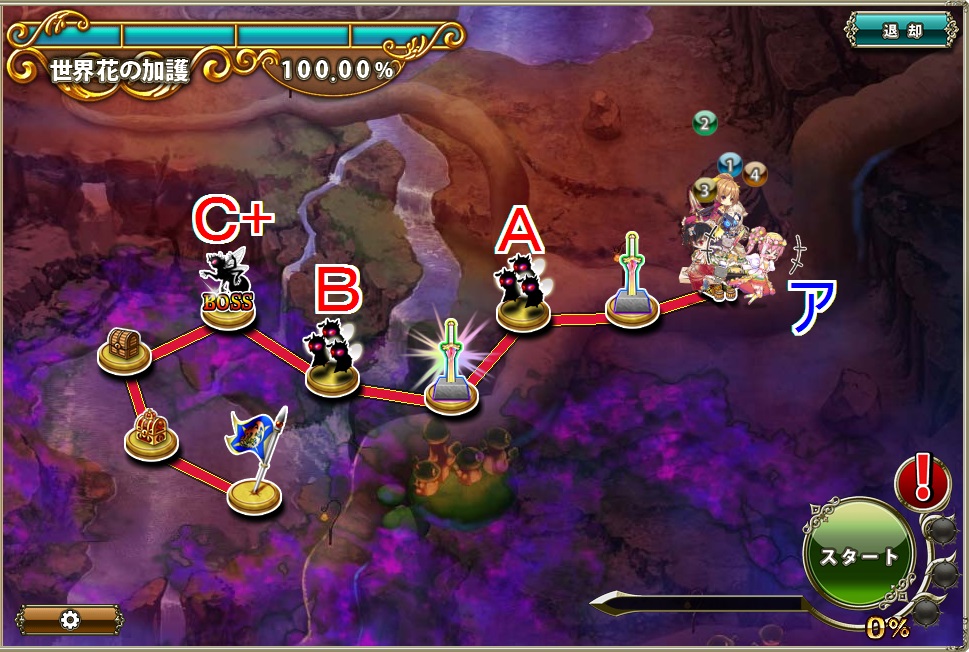
Task: Start the stage with the green スタート button
Action: tap(859, 556)
